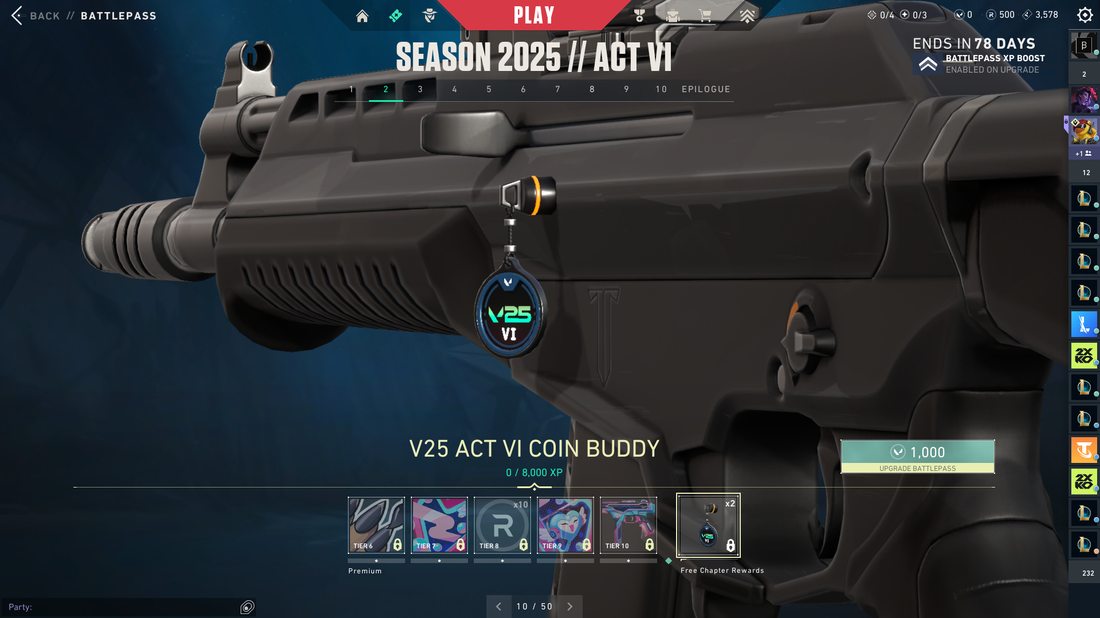This screenshot has width=1100, height=618.
Task: Select chapter 7 of the battlepass
Action: point(557,89)
